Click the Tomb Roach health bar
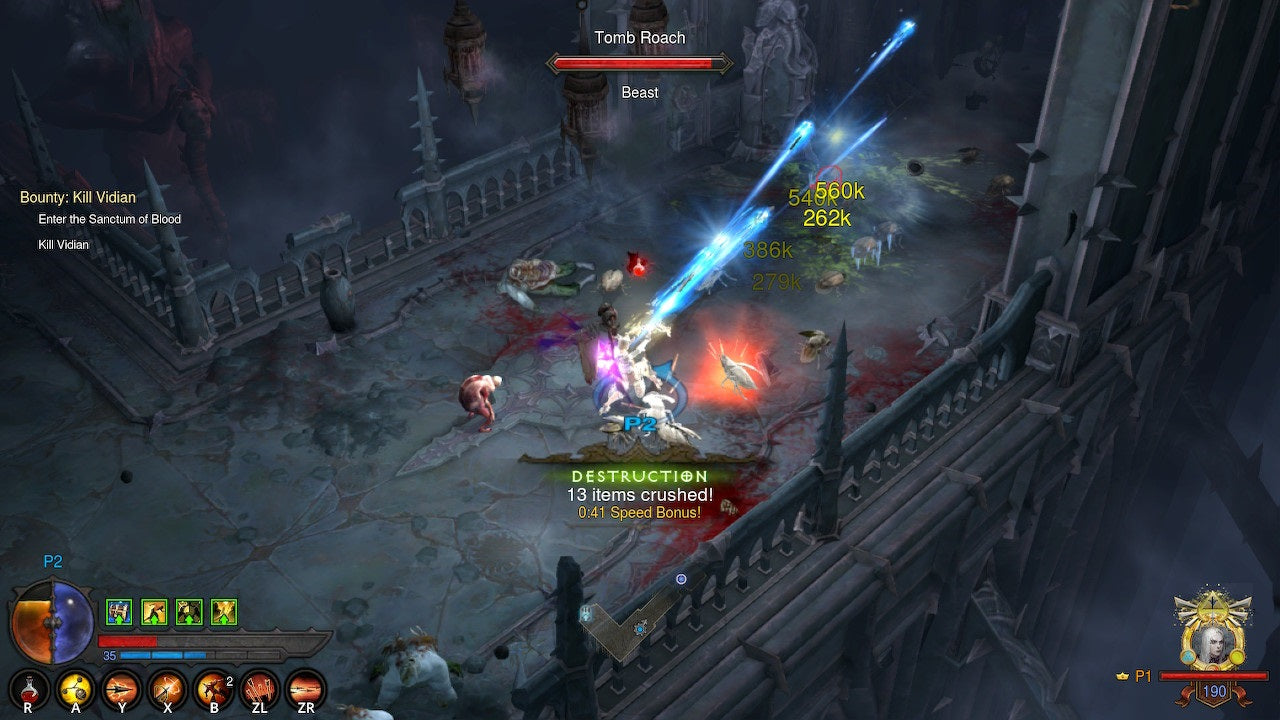 (640, 63)
